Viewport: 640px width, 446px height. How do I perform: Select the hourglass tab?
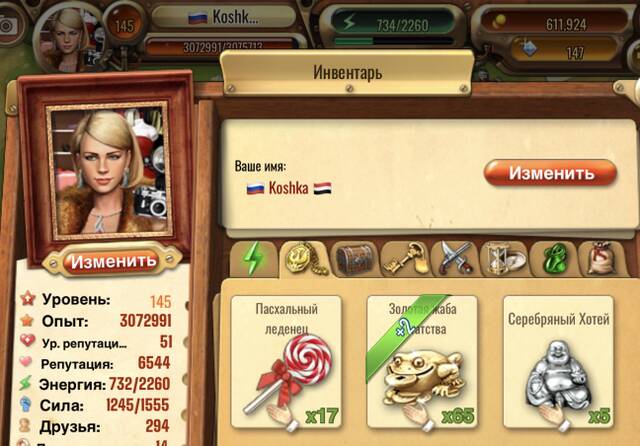503,258
